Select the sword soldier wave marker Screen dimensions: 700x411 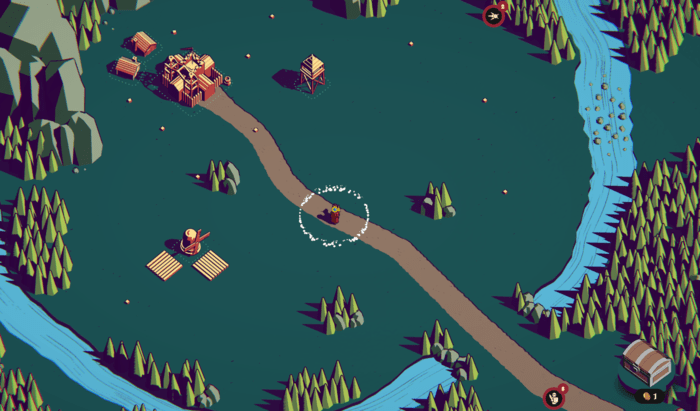point(553,397)
